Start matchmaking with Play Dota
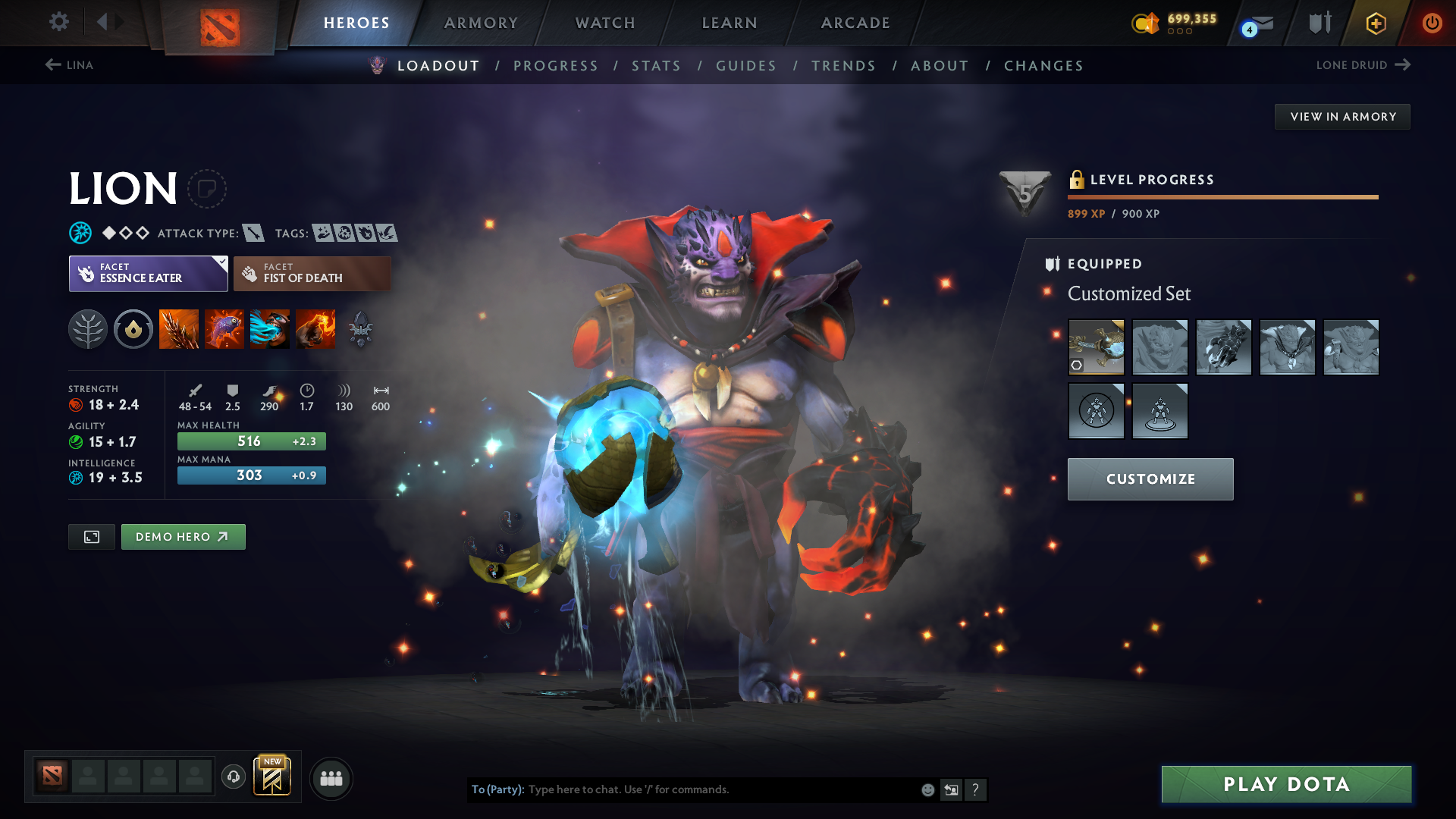This screenshot has width=1456, height=819. [x=1286, y=784]
